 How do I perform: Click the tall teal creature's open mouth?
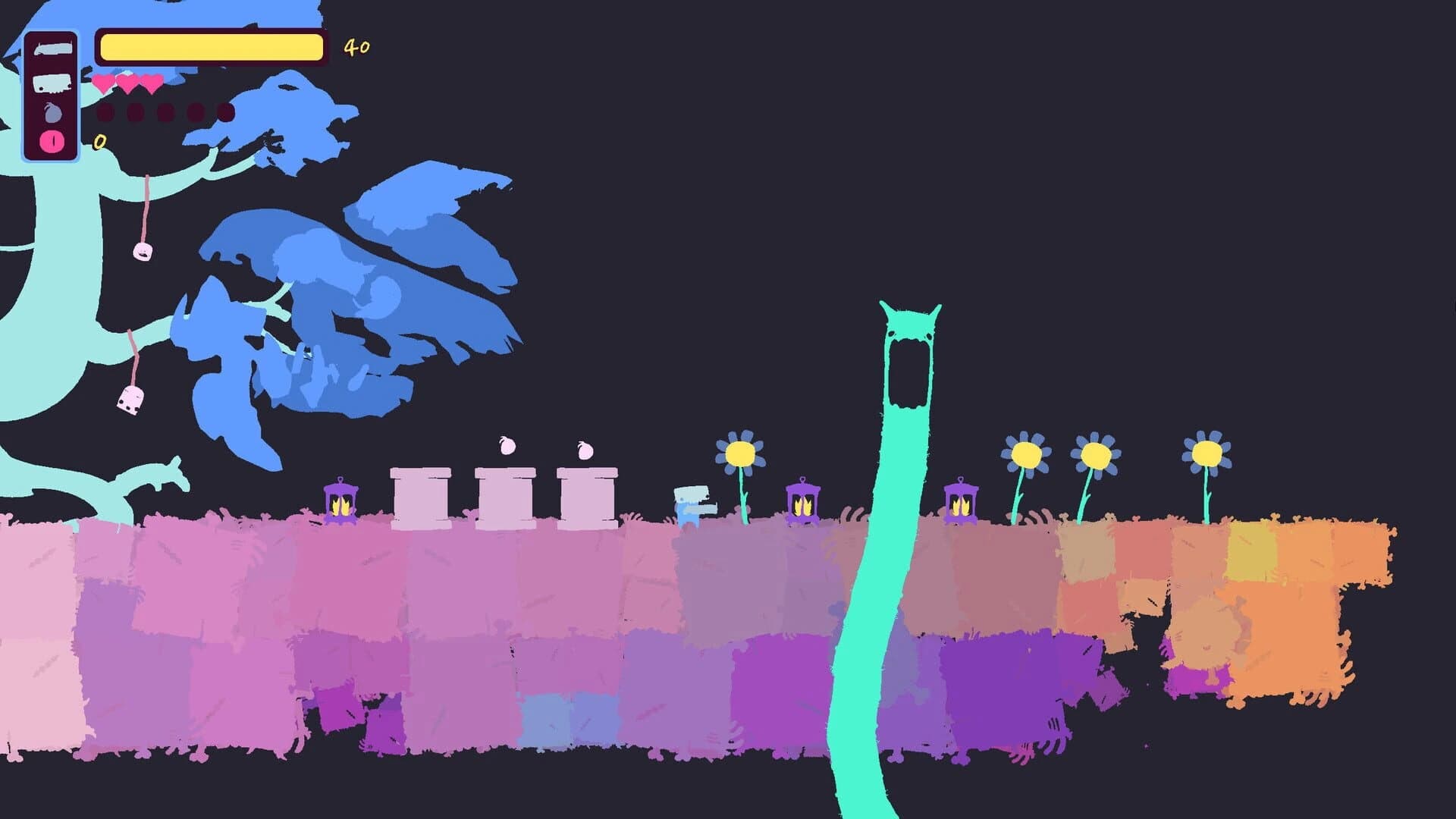click(910, 372)
